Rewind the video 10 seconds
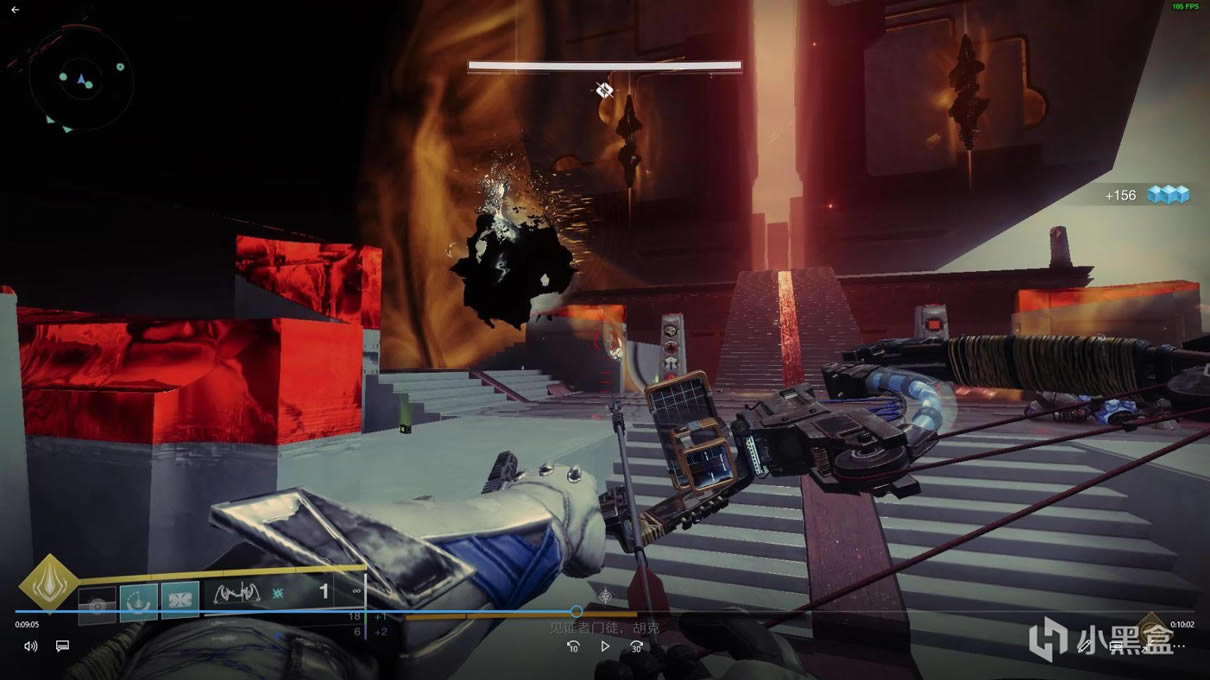The height and width of the screenshot is (680, 1210). pyautogui.click(x=573, y=646)
